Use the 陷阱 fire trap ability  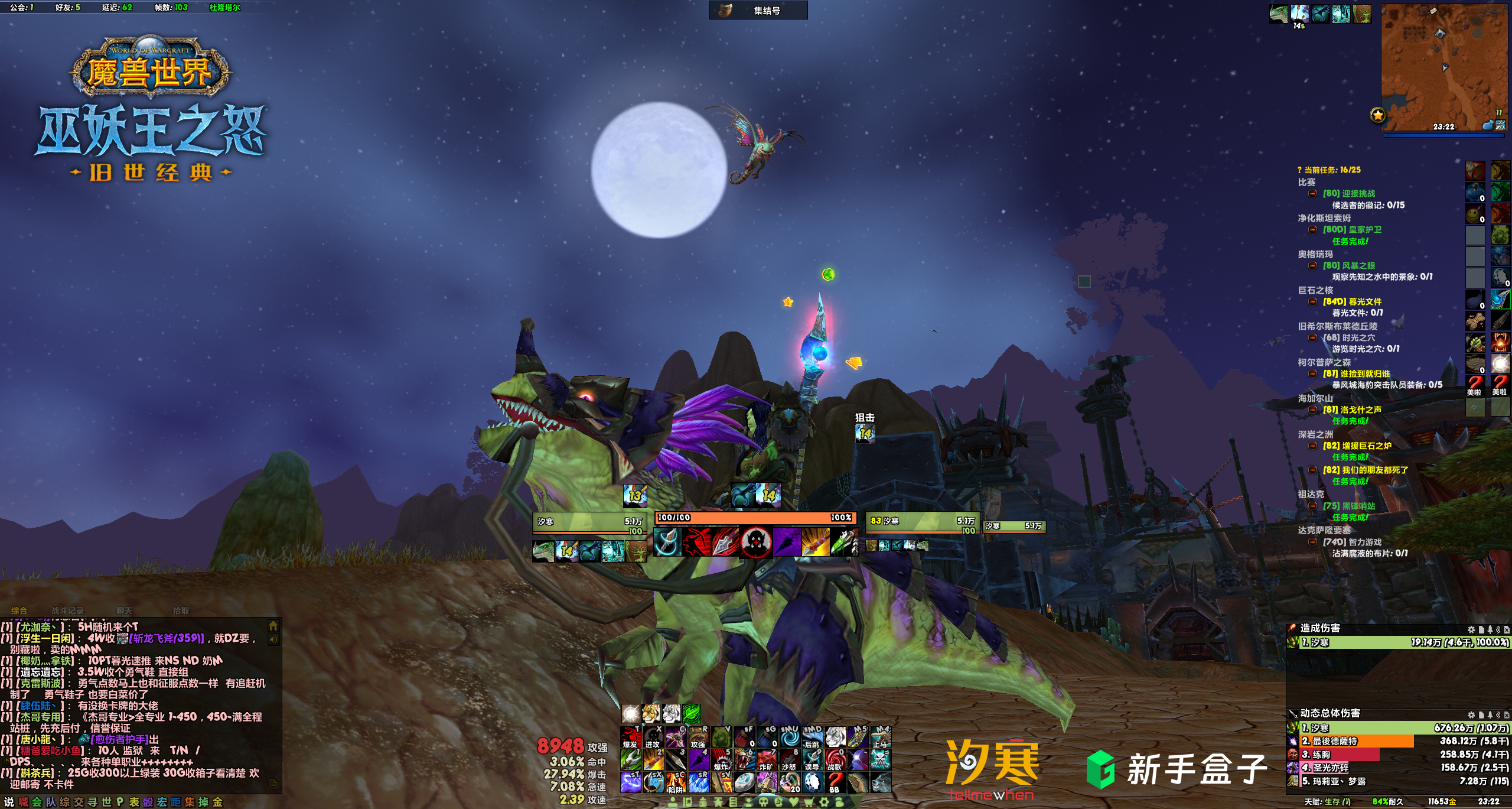coord(675,782)
